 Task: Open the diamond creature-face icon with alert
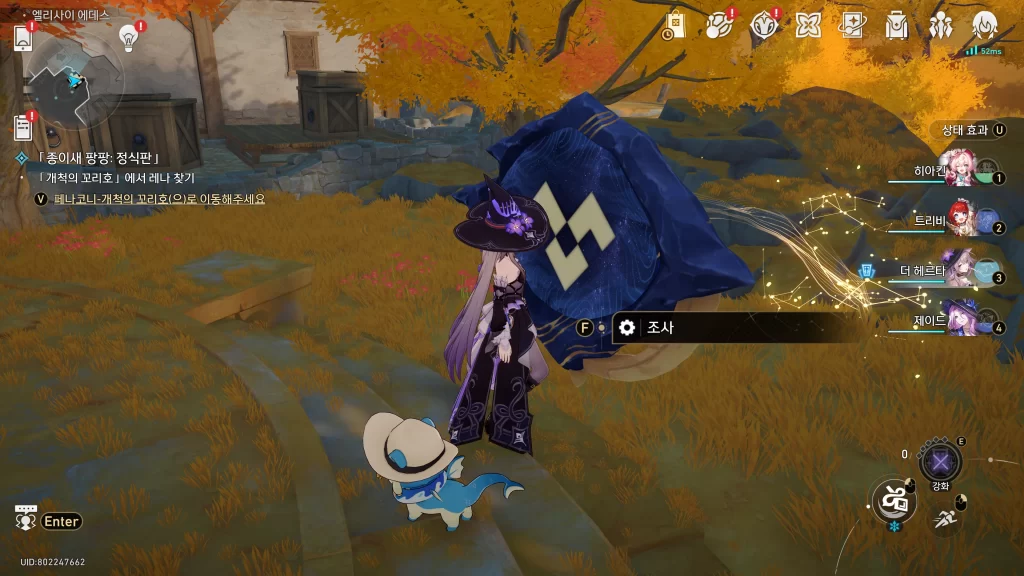pos(764,25)
